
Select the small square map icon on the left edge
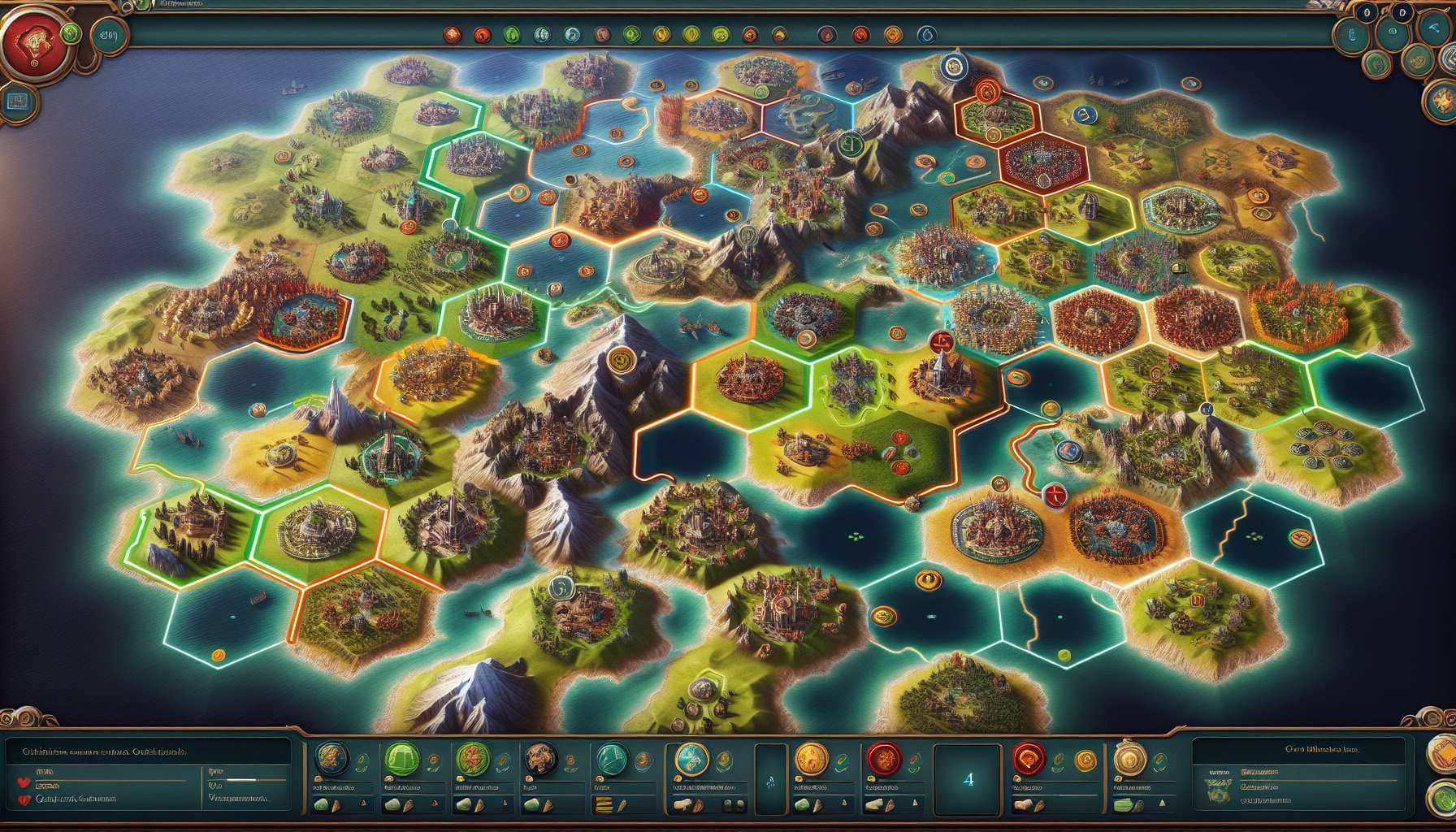15,101
